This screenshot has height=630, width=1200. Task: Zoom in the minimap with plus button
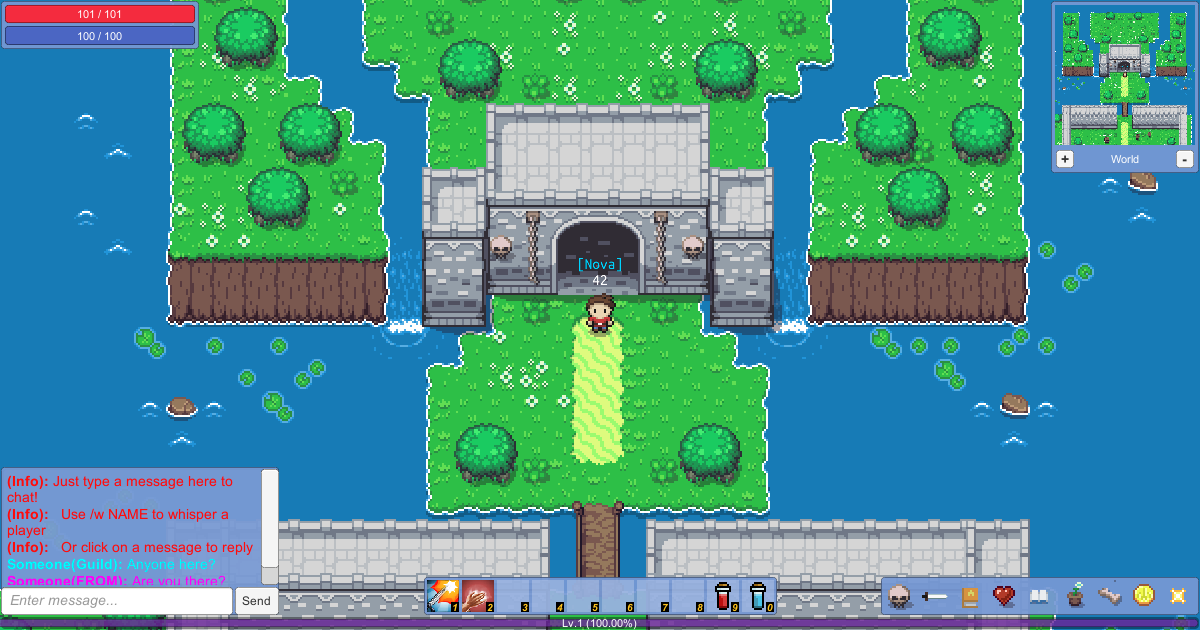[x=1065, y=160]
